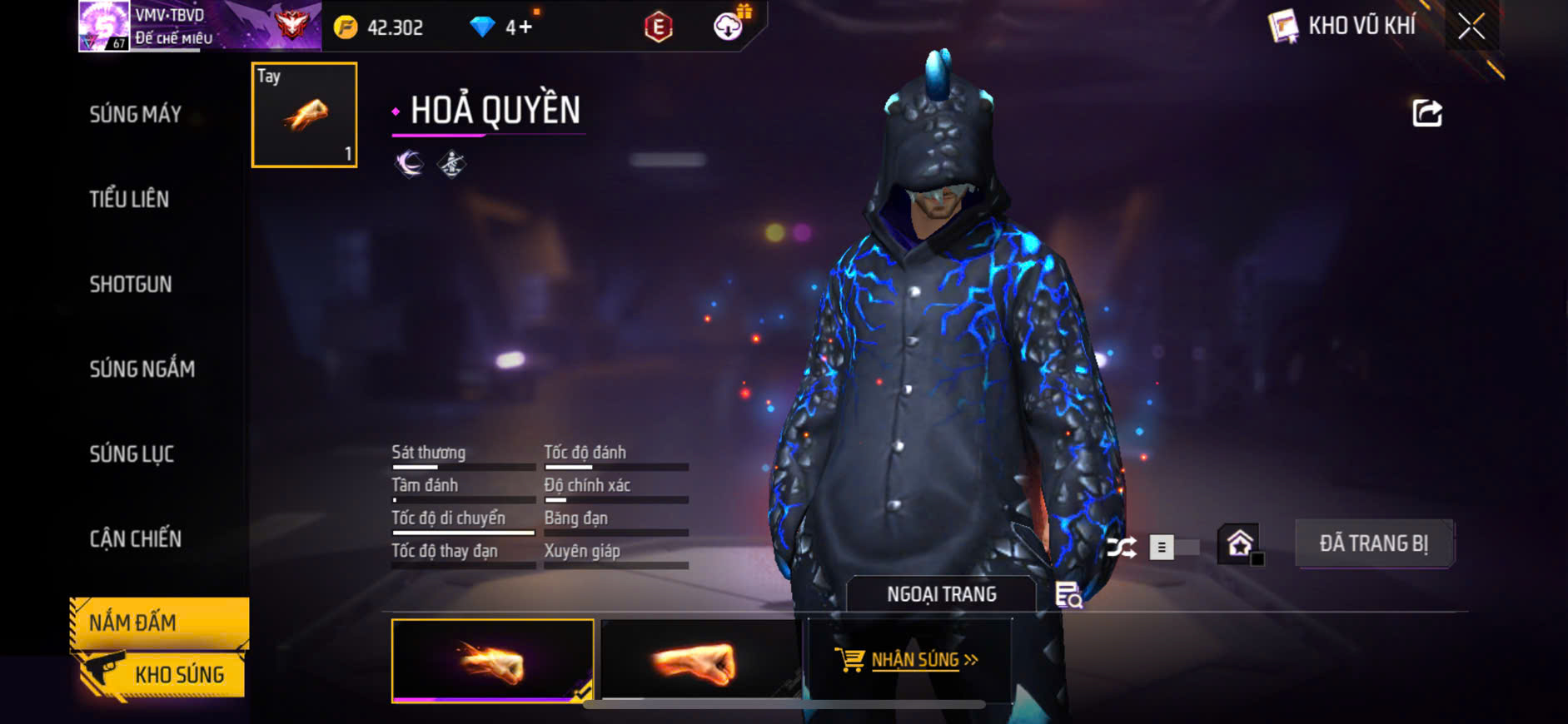Image resolution: width=1568 pixels, height=724 pixels.
Task: Open the SÚNG NGẮM category
Action: click(x=142, y=369)
